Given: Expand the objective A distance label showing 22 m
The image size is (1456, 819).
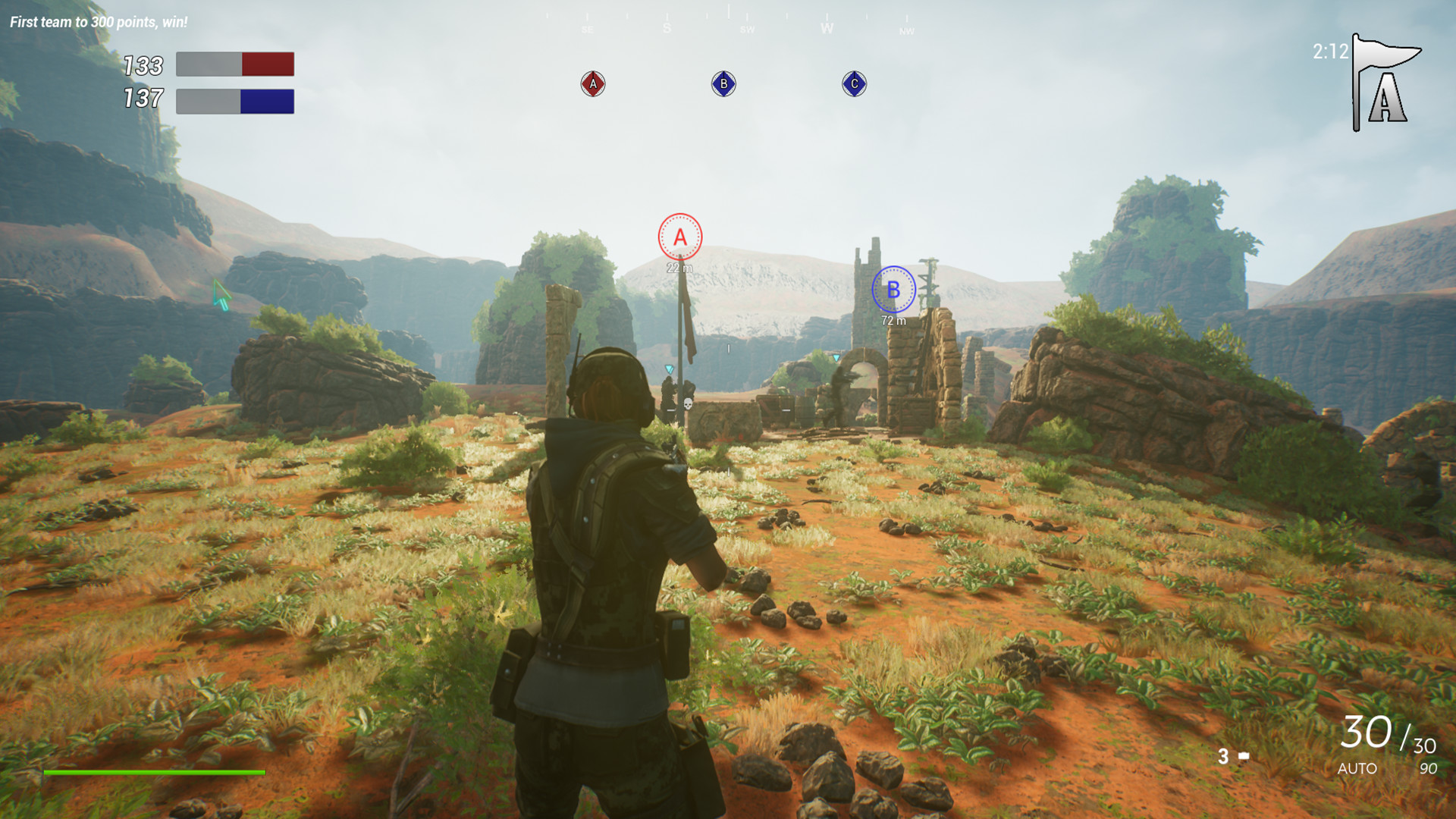Looking at the screenshot, I should pos(679,267).
